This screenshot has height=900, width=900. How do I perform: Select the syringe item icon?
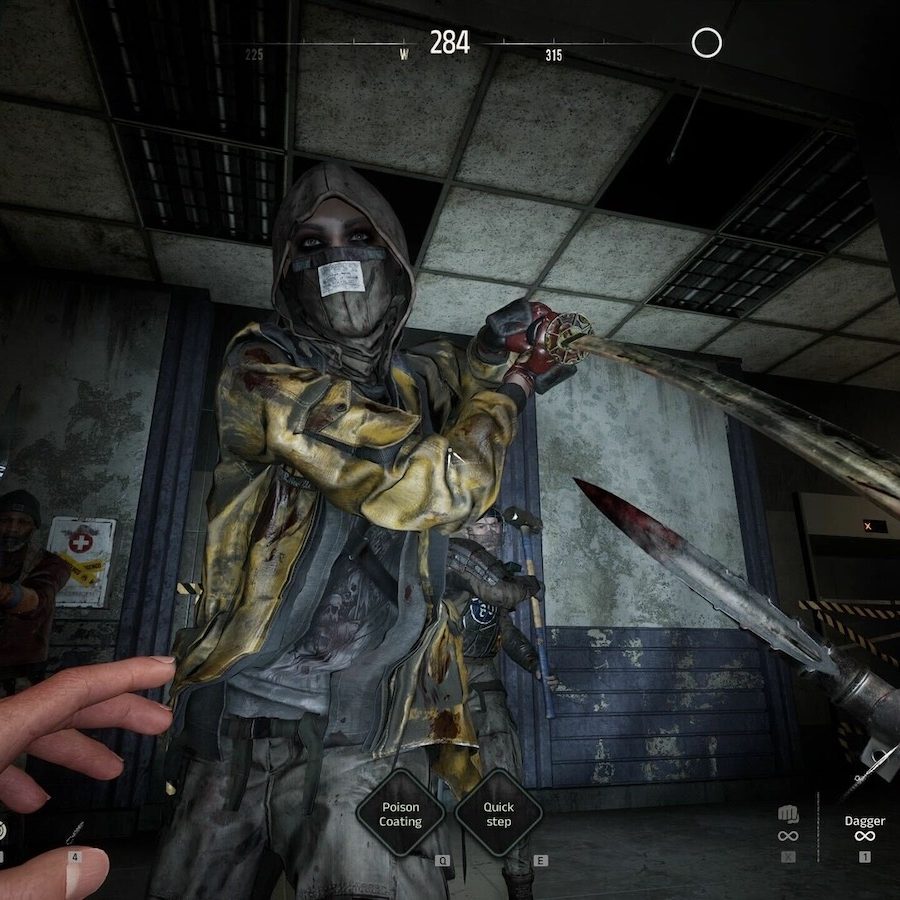(74, 831)
